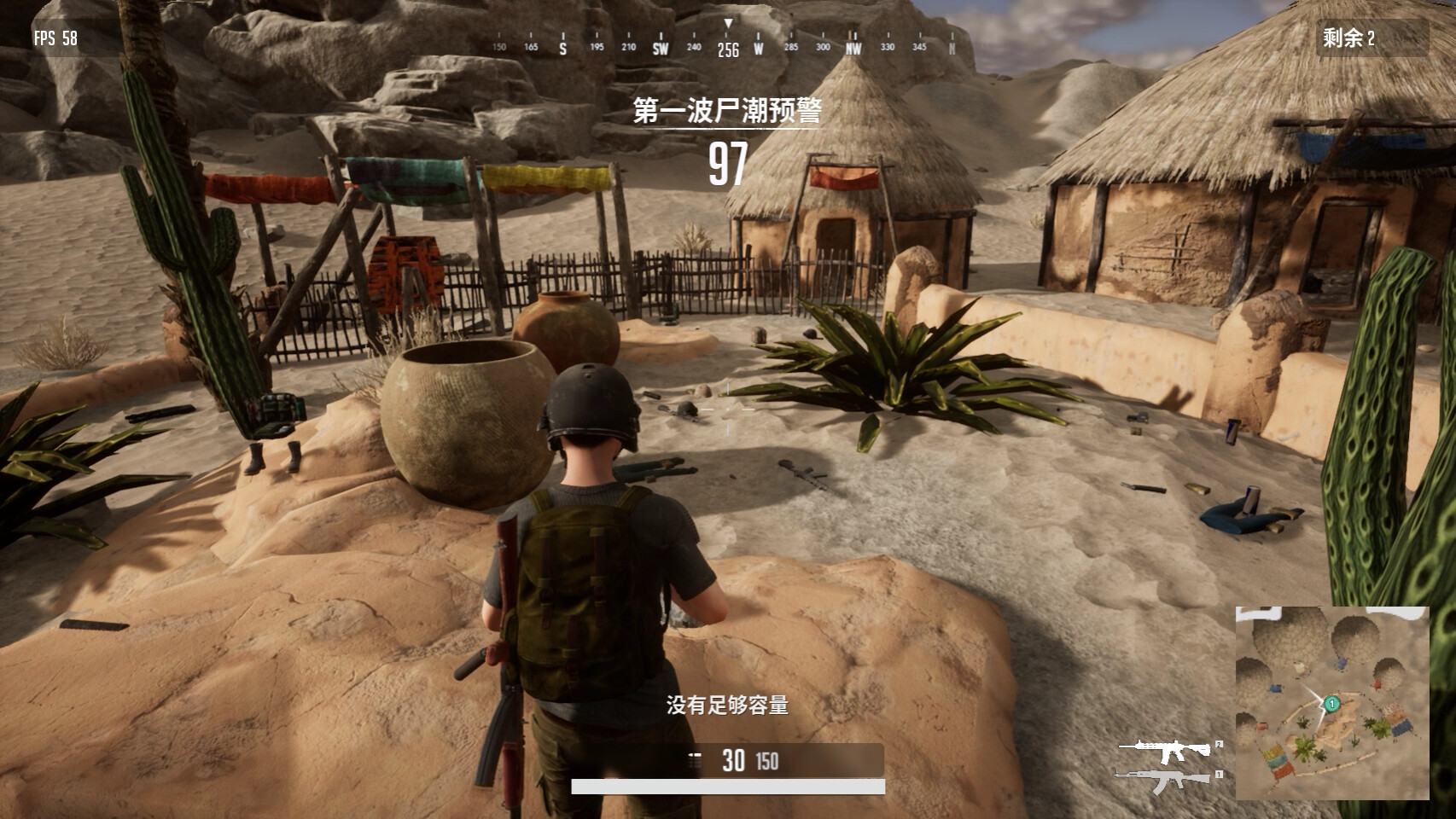Viewport: 1456px width, 819px height.
Task: Click the FPS 58 counter display
Action: [x=55, y=38]
